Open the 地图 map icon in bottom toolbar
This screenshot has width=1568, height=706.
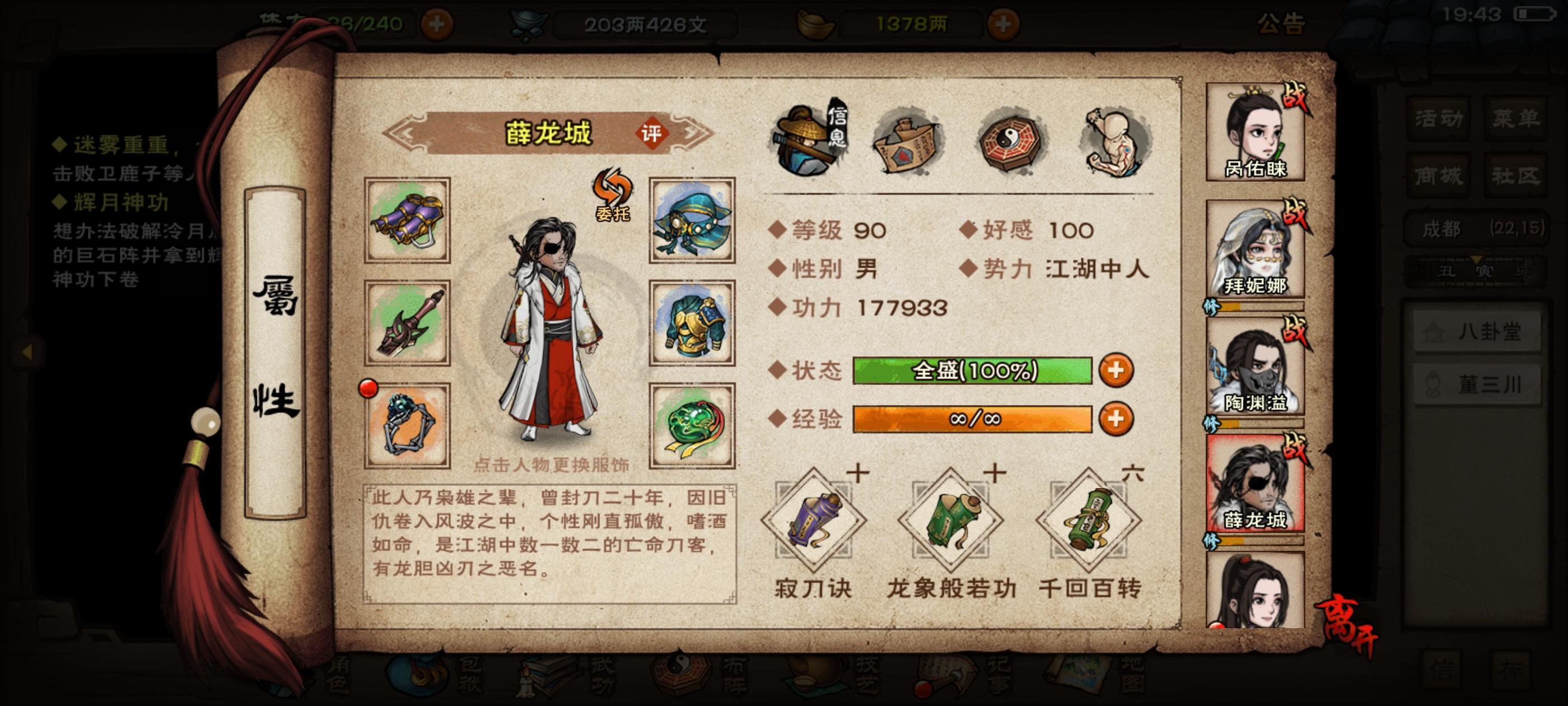[x=1077, y=673]
